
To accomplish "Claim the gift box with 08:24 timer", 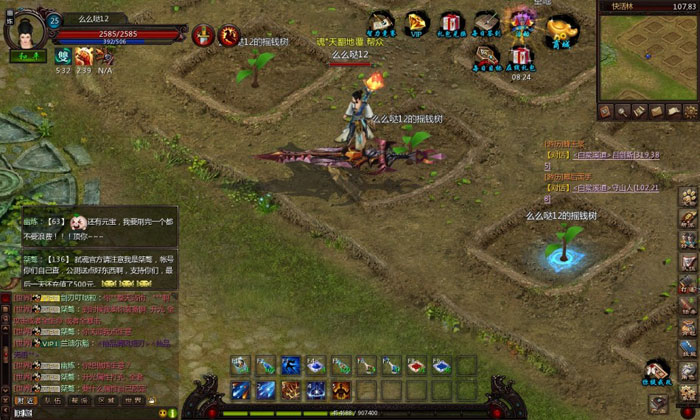I will 520,56.
